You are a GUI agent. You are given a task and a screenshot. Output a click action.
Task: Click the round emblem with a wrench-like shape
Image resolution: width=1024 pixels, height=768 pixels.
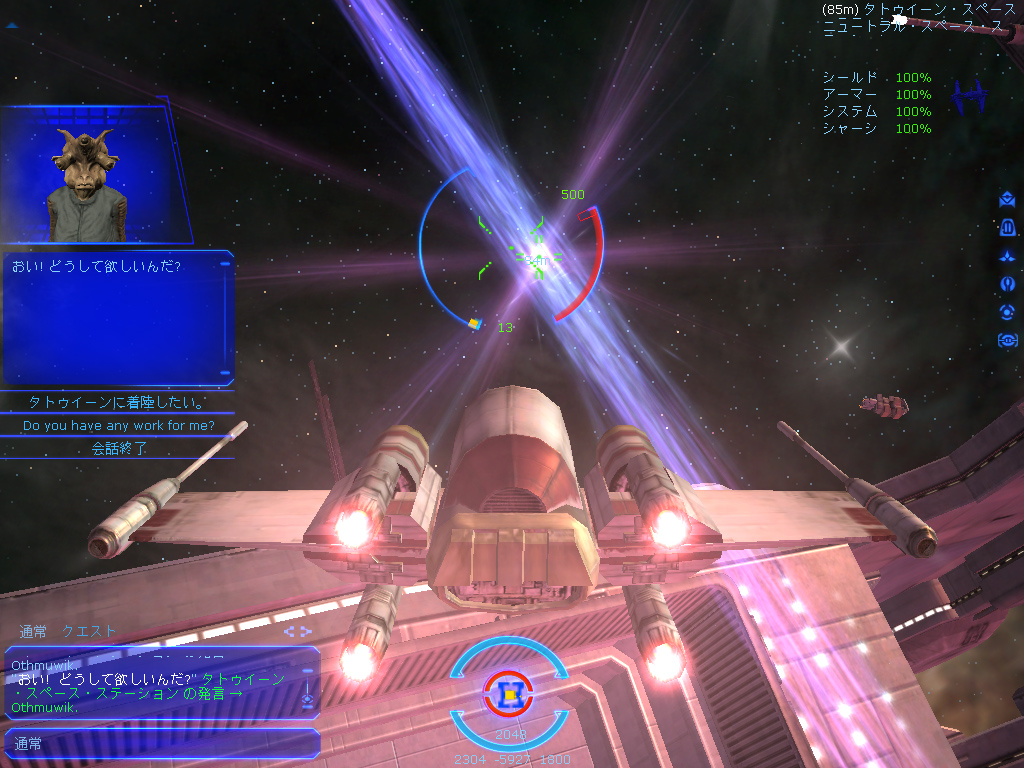click(1007, 284)
